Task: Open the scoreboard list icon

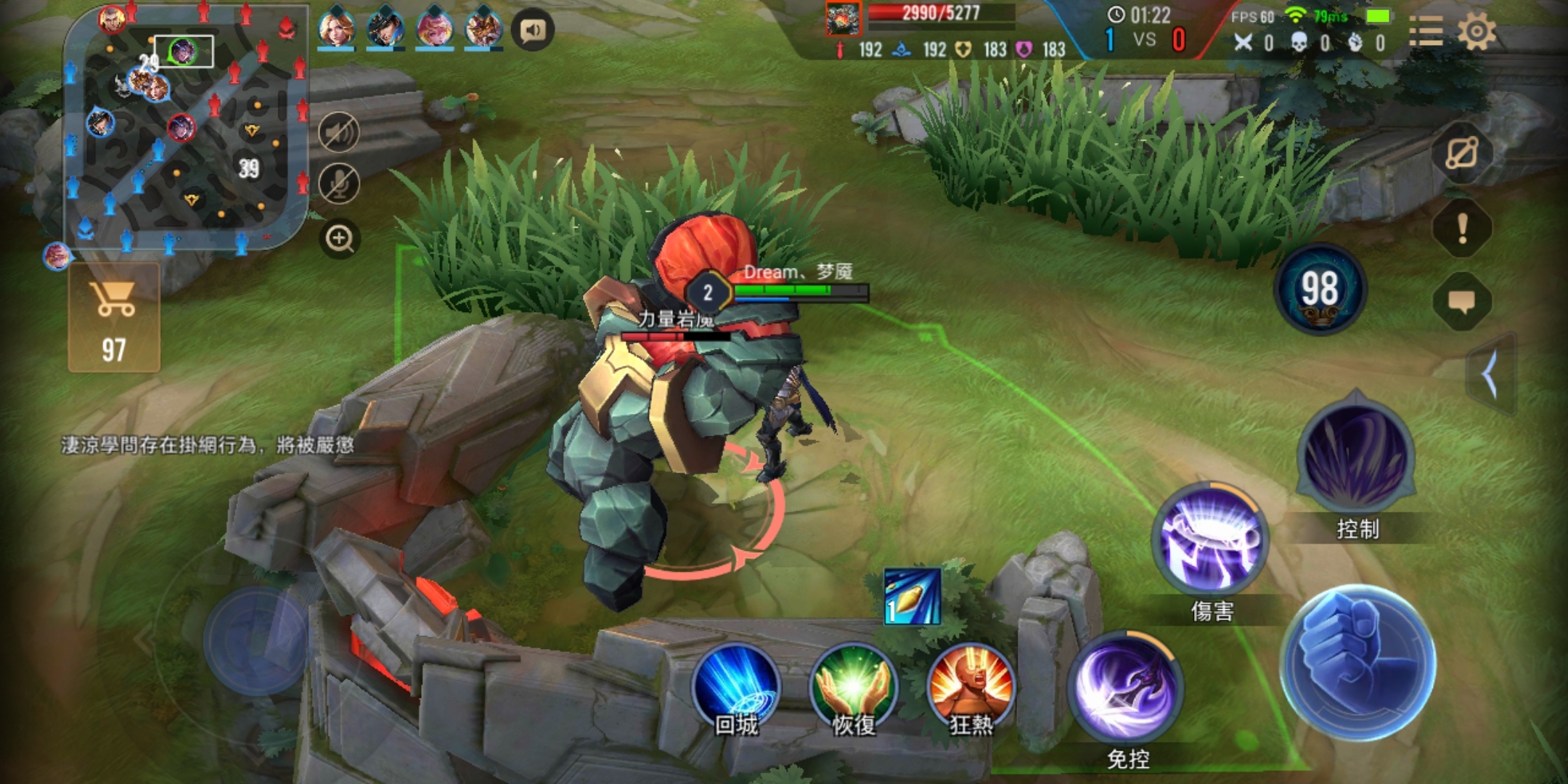Action: click(x=1426, y=32)
